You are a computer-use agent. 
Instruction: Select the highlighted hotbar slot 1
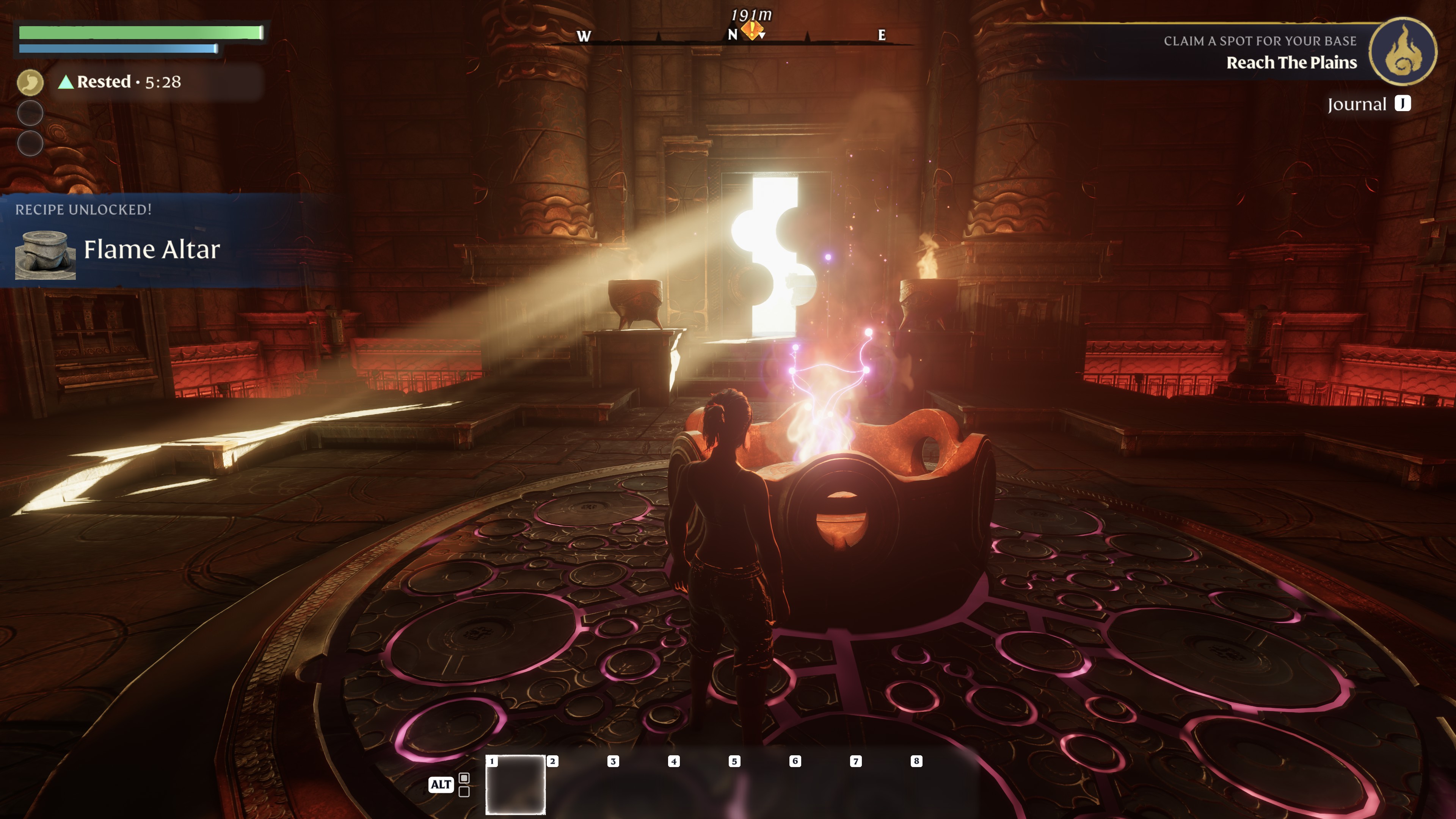tap(516, 784)
